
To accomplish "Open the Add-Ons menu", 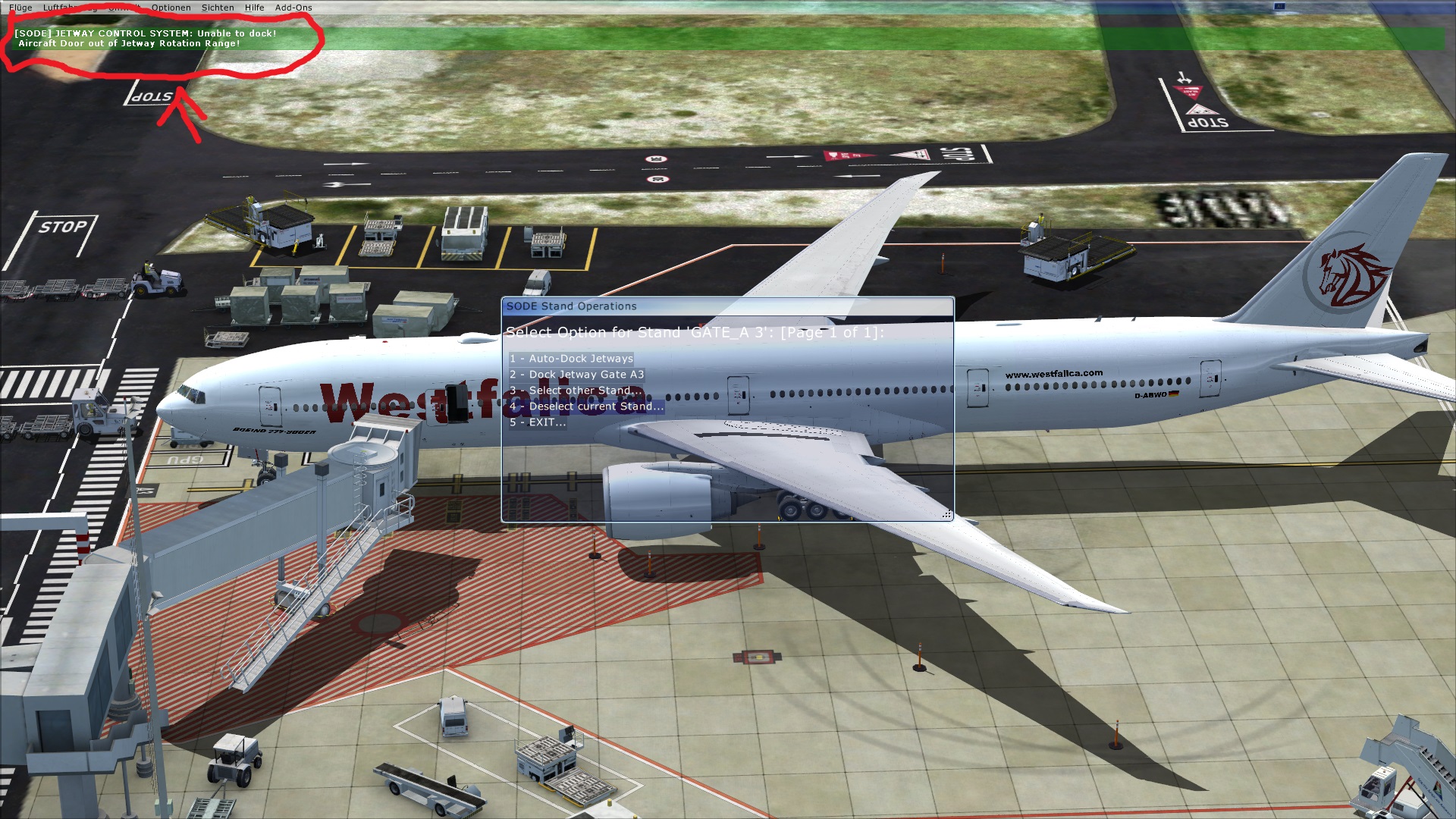I will coord(293,8).
